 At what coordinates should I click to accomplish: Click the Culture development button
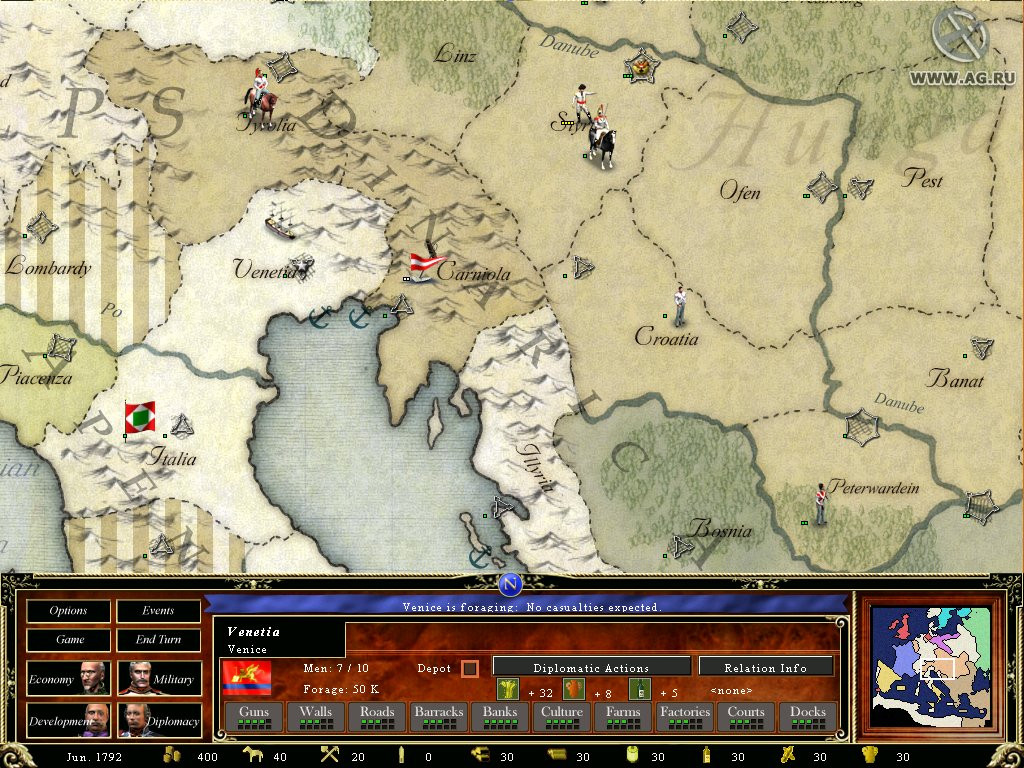[x=561, y=716]
